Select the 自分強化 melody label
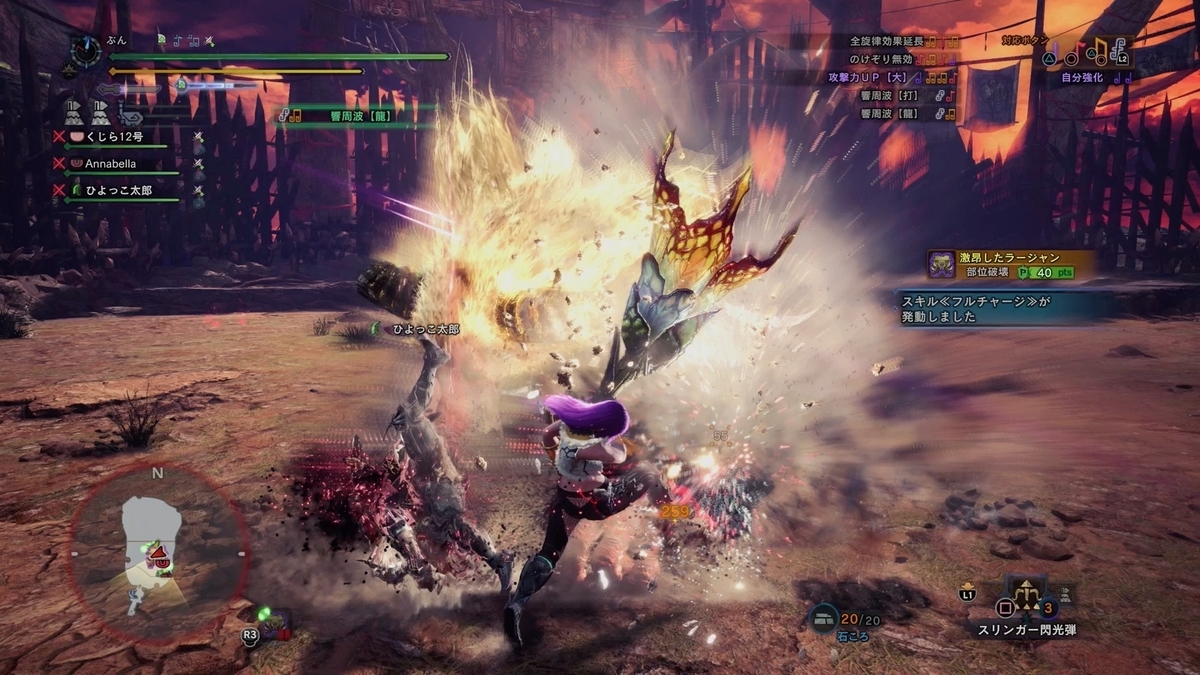This screenshot has height=675, width=1200. (1082, 77)
